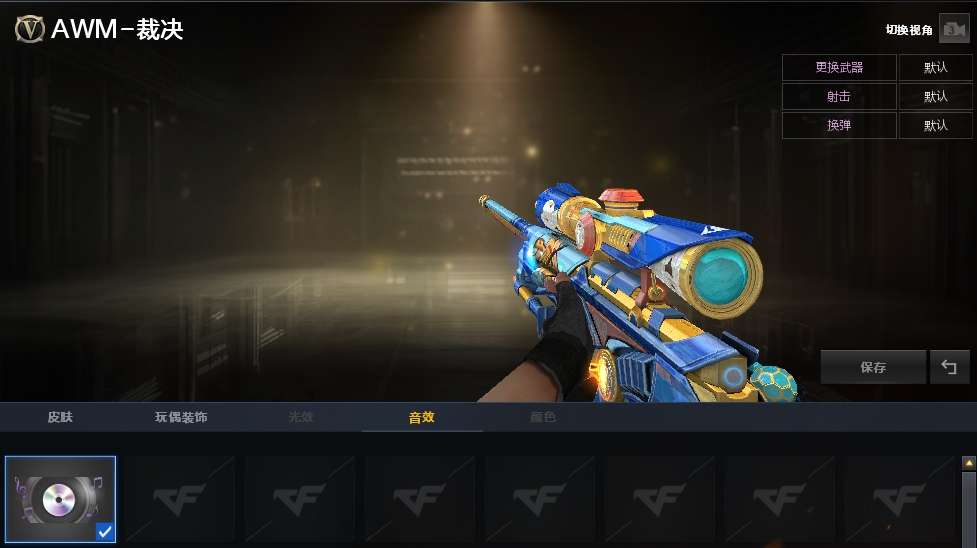Screen dimensions: 977x548
Task: Switch to the 皮肤 tab
Action: (x=61, y=417)
